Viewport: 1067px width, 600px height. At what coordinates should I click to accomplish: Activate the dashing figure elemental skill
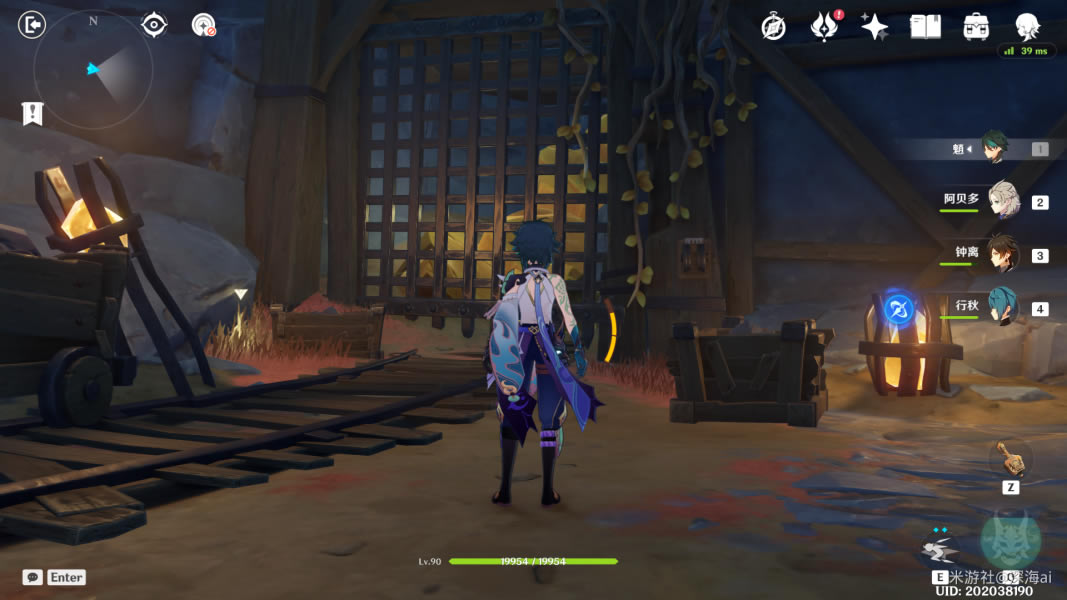(939, 547)
